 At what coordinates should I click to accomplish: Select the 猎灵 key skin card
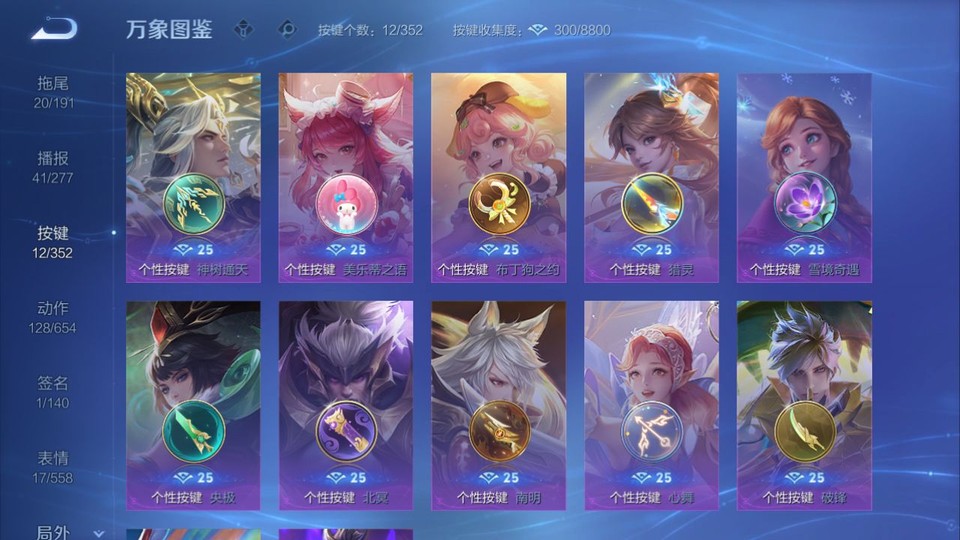tap(651, 177)
